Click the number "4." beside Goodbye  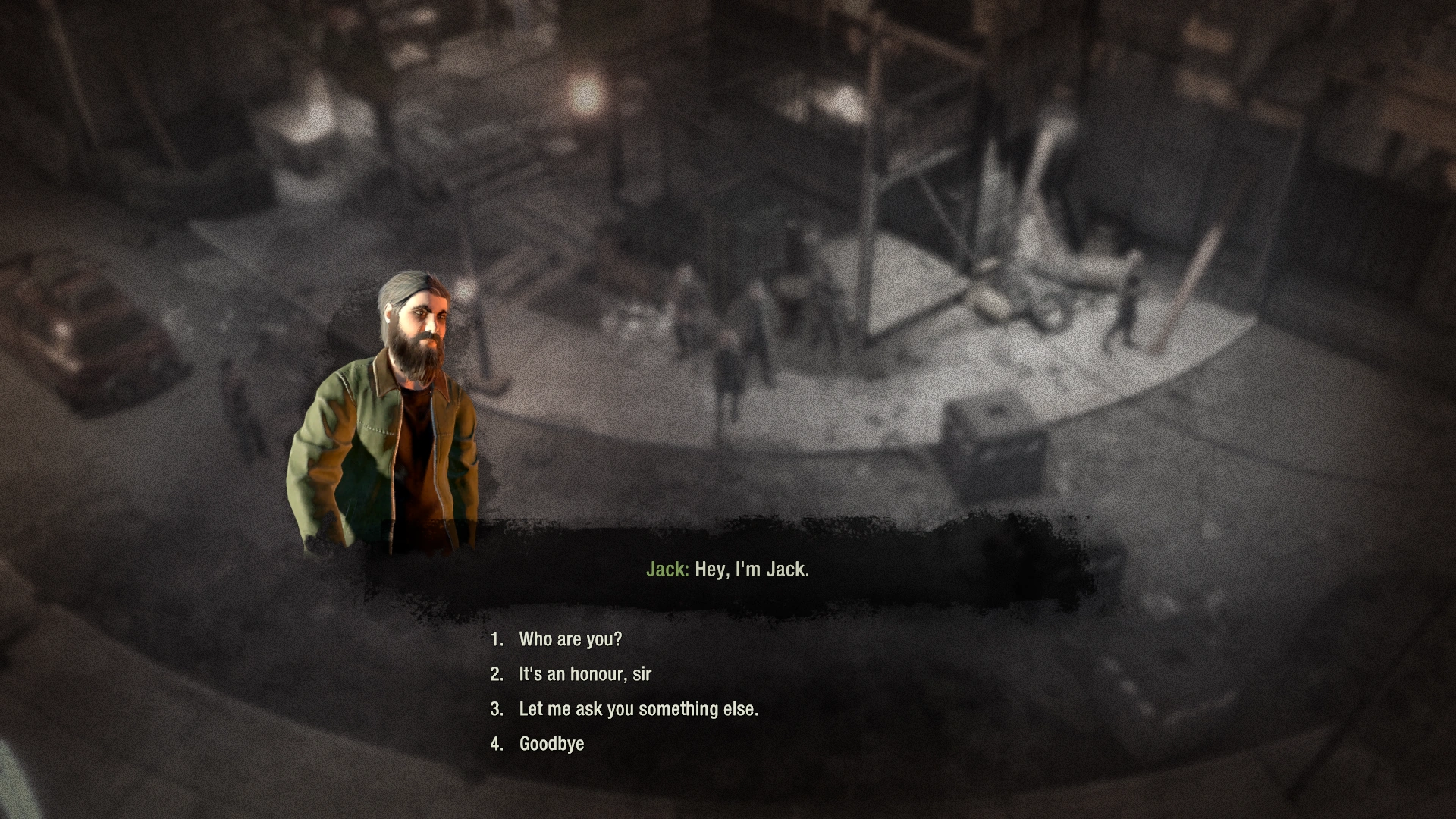pos(497,744)
